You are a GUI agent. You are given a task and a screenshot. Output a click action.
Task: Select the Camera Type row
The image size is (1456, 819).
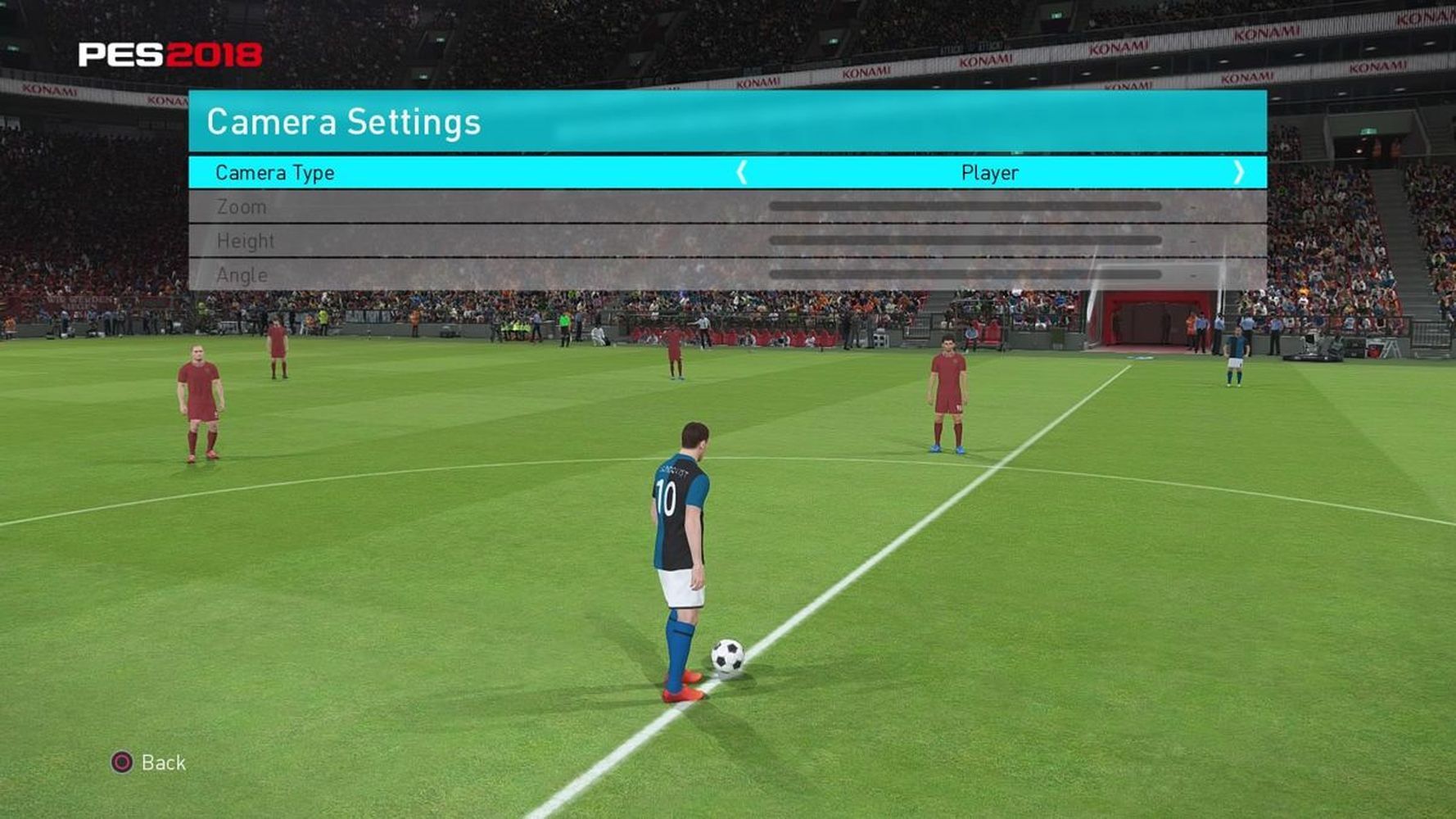tap(275, 173)
